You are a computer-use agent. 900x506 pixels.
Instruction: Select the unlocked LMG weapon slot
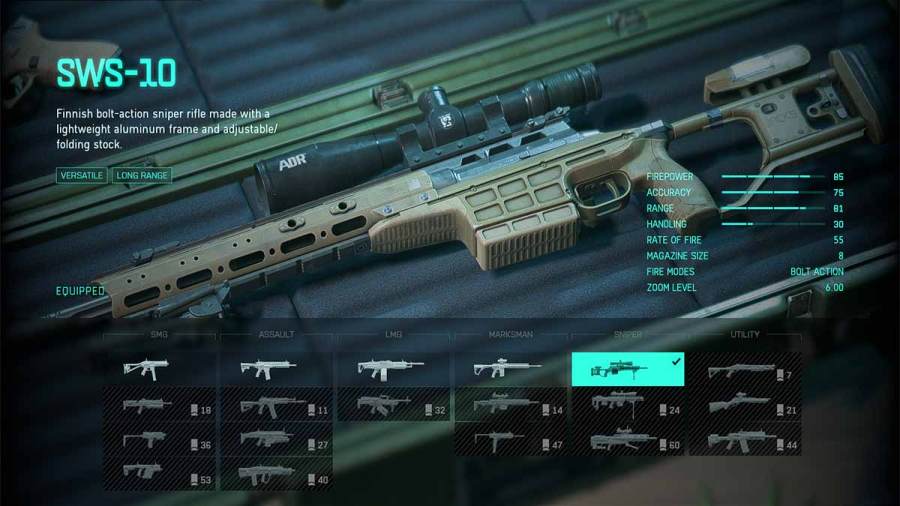click(393, 369)
